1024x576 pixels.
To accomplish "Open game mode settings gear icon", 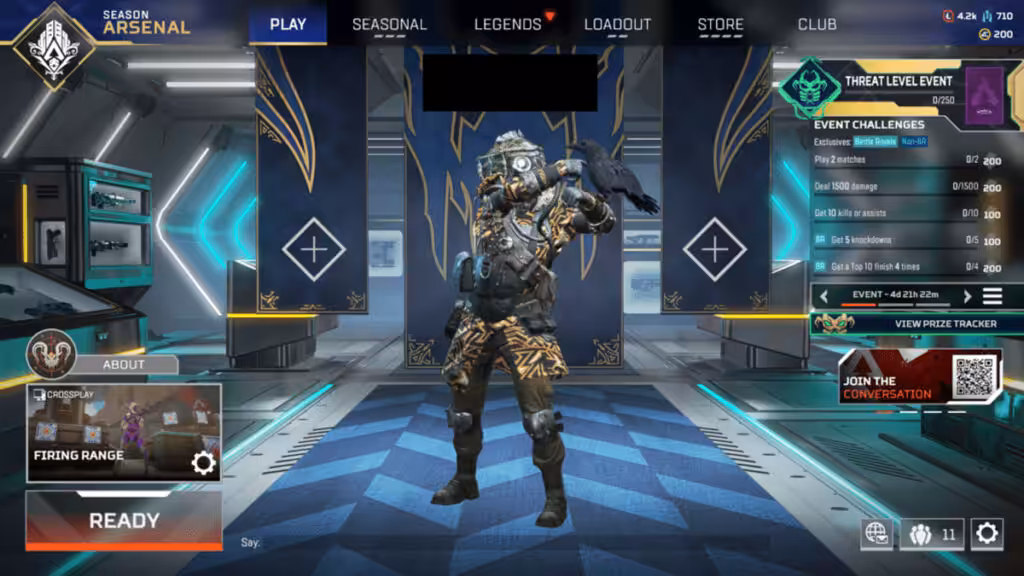I will pos(203,462).
